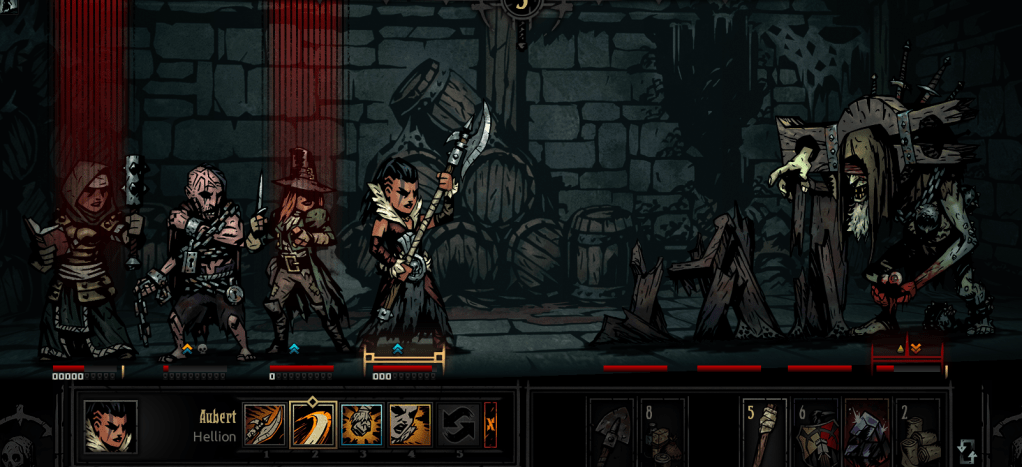Pass the turn with the red X button

(490, 424)
